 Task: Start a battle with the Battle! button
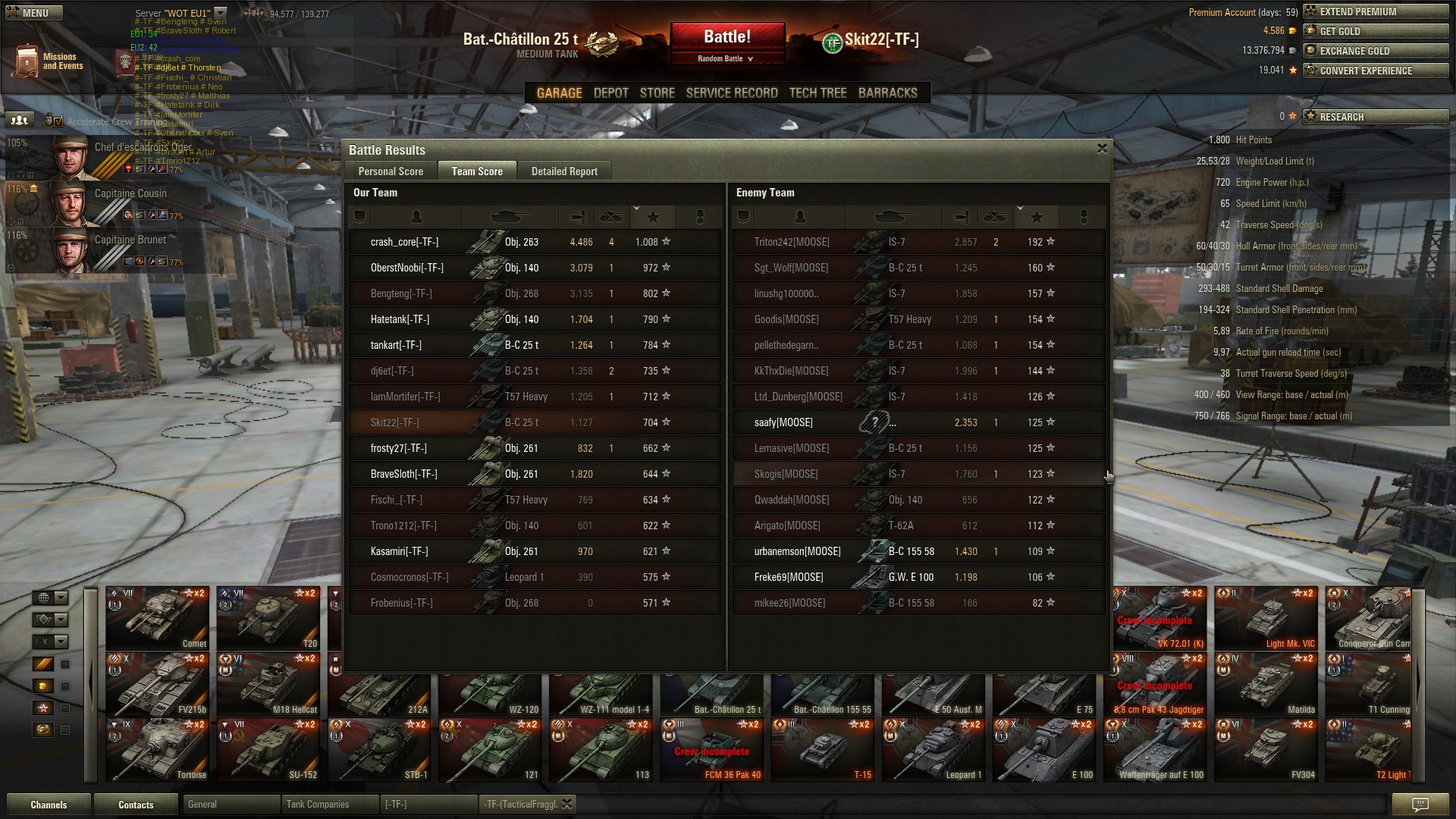click(726, 36)
